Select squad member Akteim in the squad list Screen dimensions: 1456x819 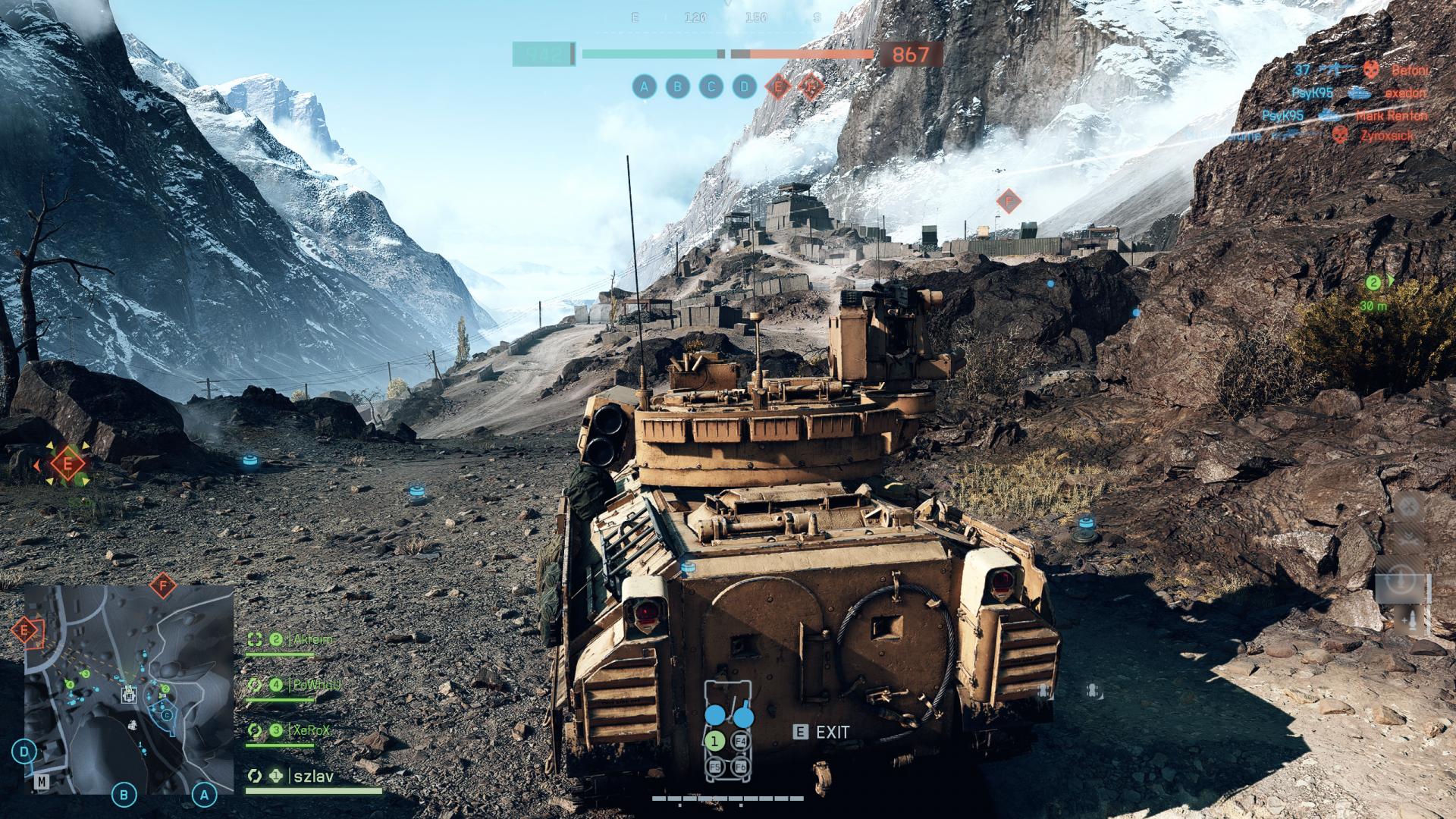(311, 640)
